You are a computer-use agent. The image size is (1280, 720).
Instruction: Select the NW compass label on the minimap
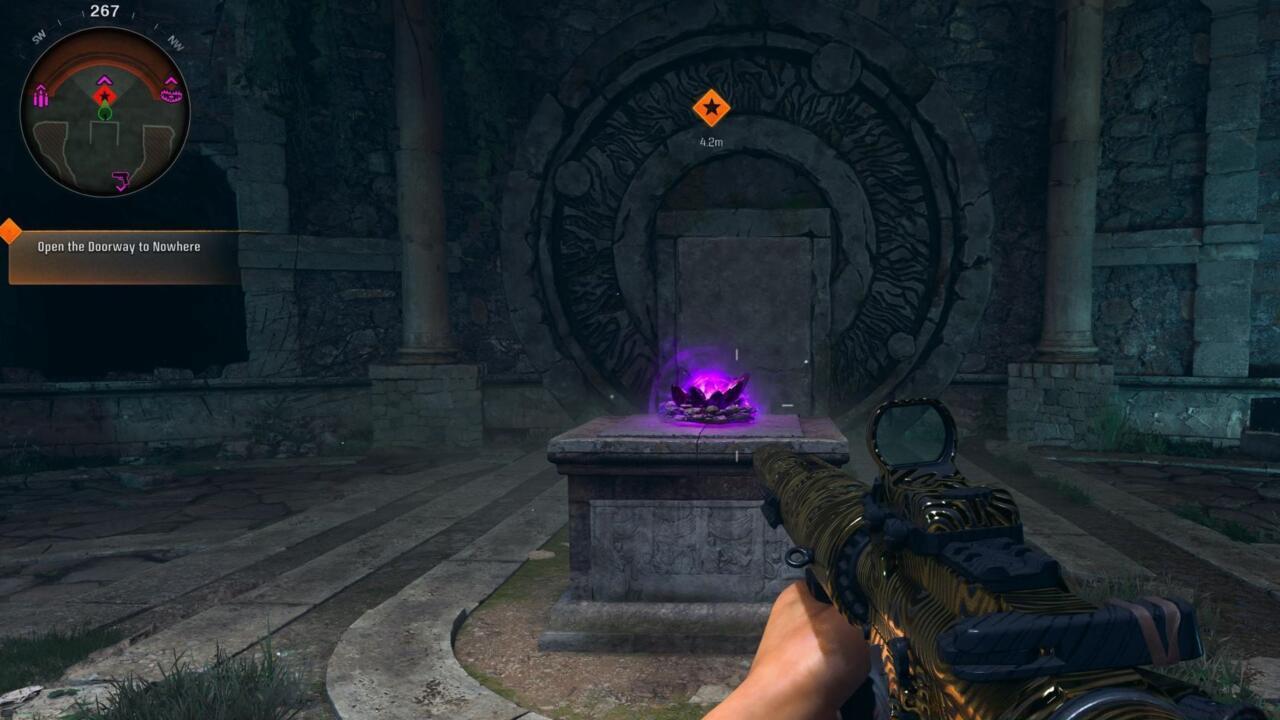[174, 42]
